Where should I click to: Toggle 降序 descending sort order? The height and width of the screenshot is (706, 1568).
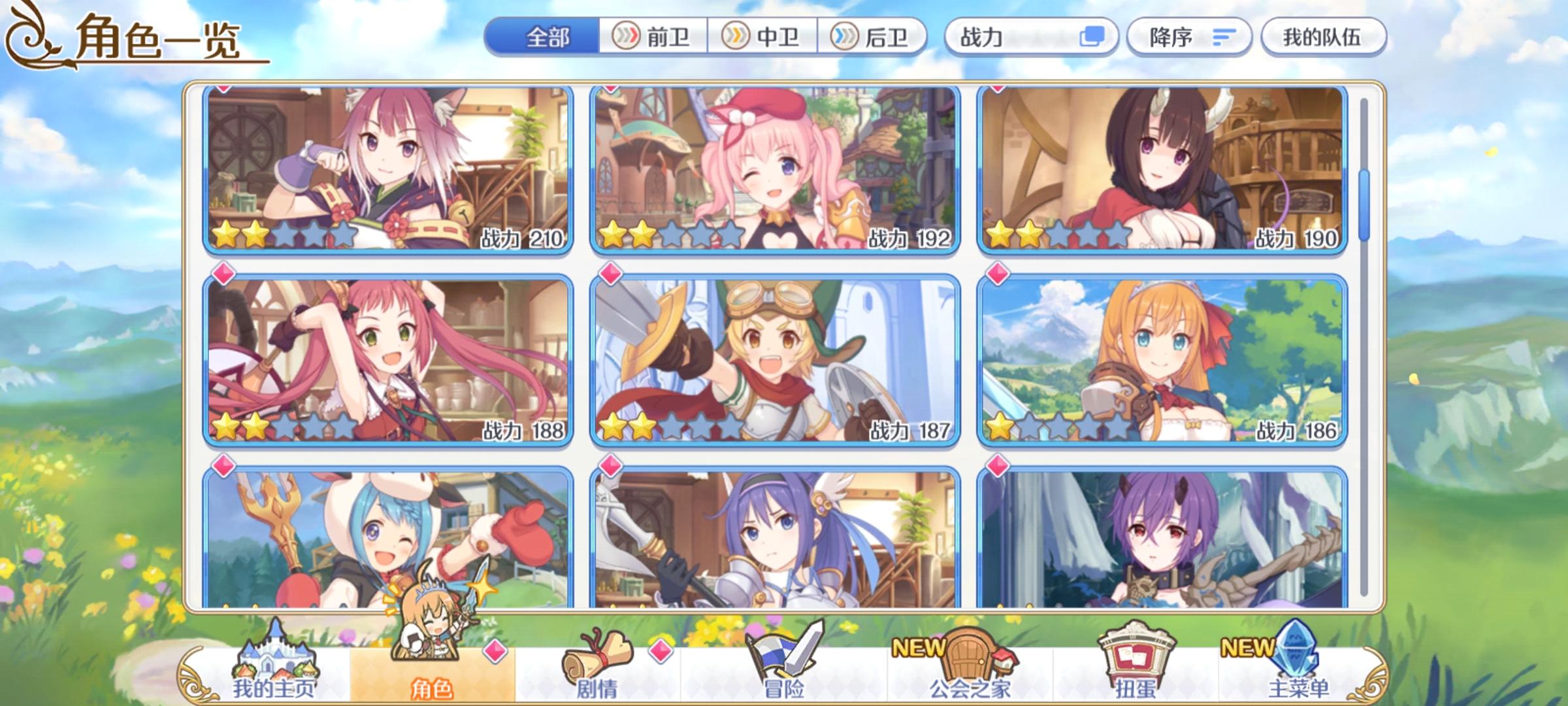click(1189, 37)
